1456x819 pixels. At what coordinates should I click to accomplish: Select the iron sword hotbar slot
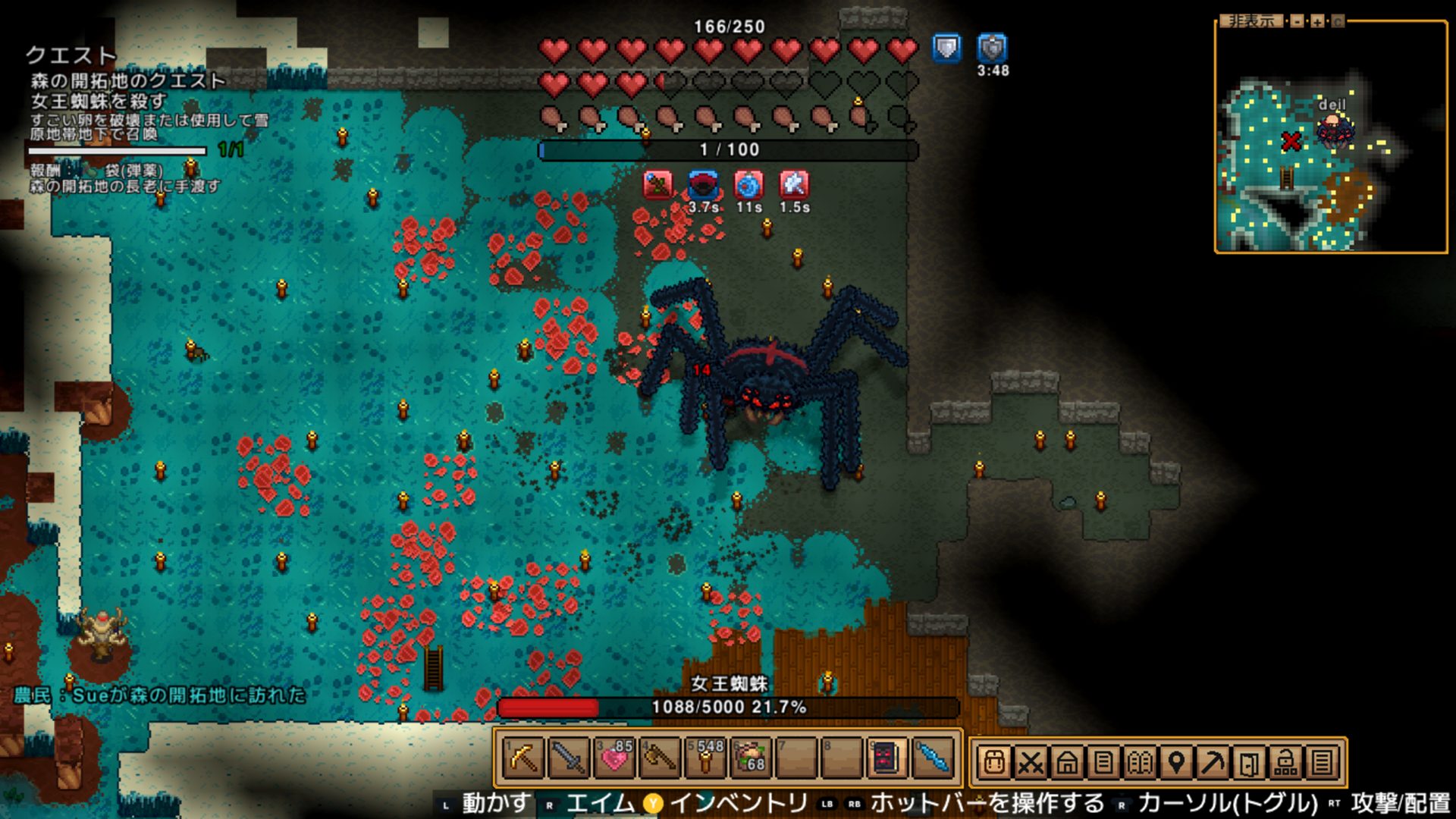point(569,759)
